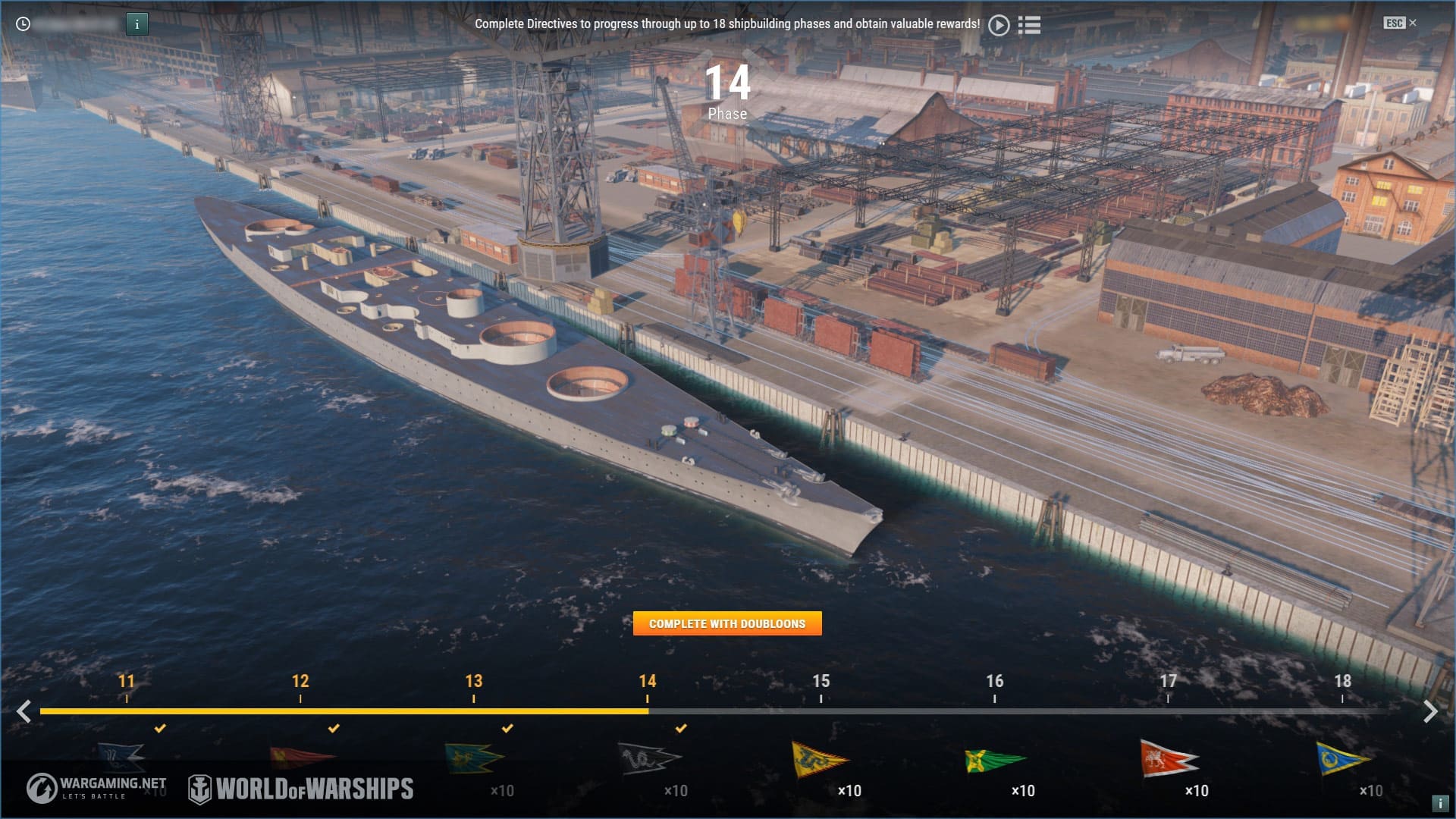Select the phase 13 teal flag reward
Screen dimensions: 1456x819
[x=474, y=758]
